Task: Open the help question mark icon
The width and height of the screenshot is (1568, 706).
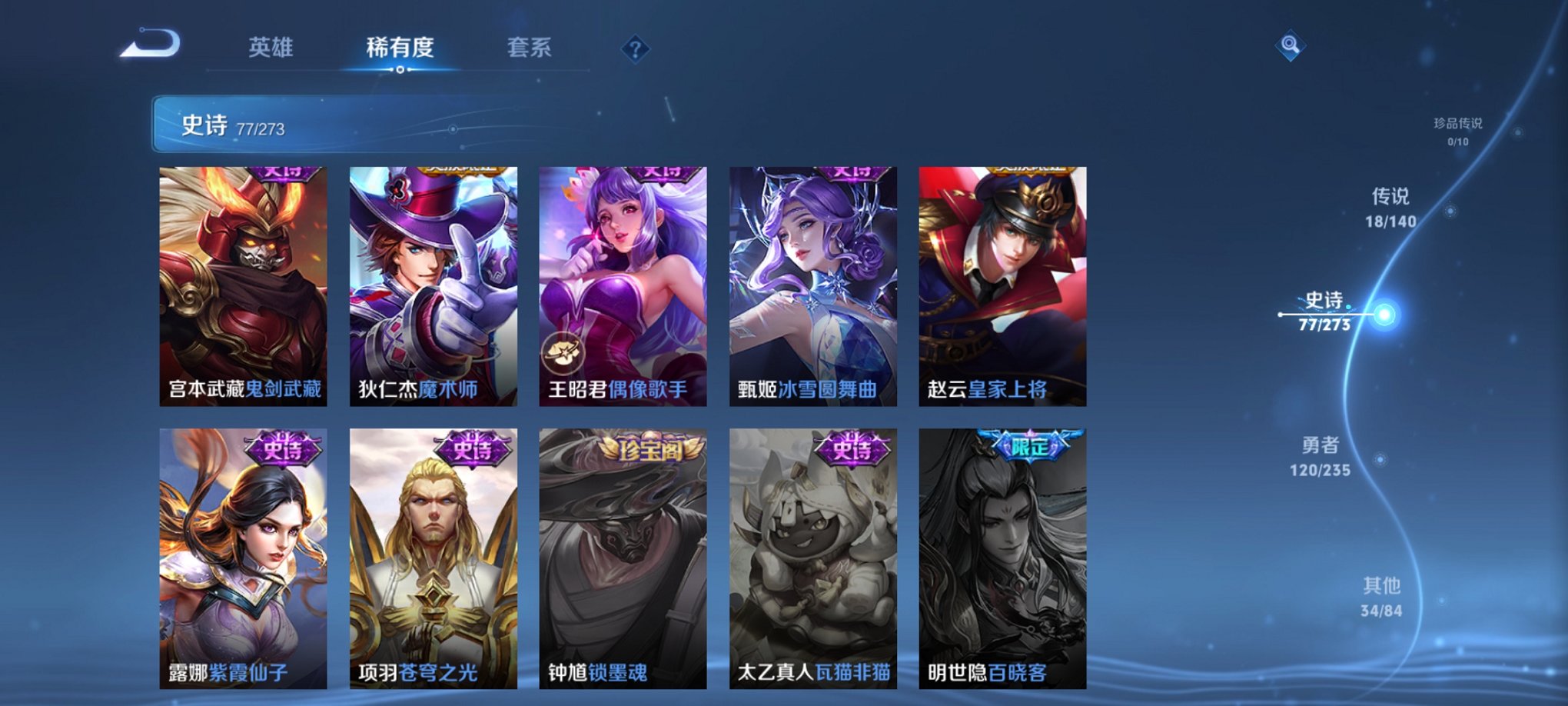Action: [x=634, y=50]
